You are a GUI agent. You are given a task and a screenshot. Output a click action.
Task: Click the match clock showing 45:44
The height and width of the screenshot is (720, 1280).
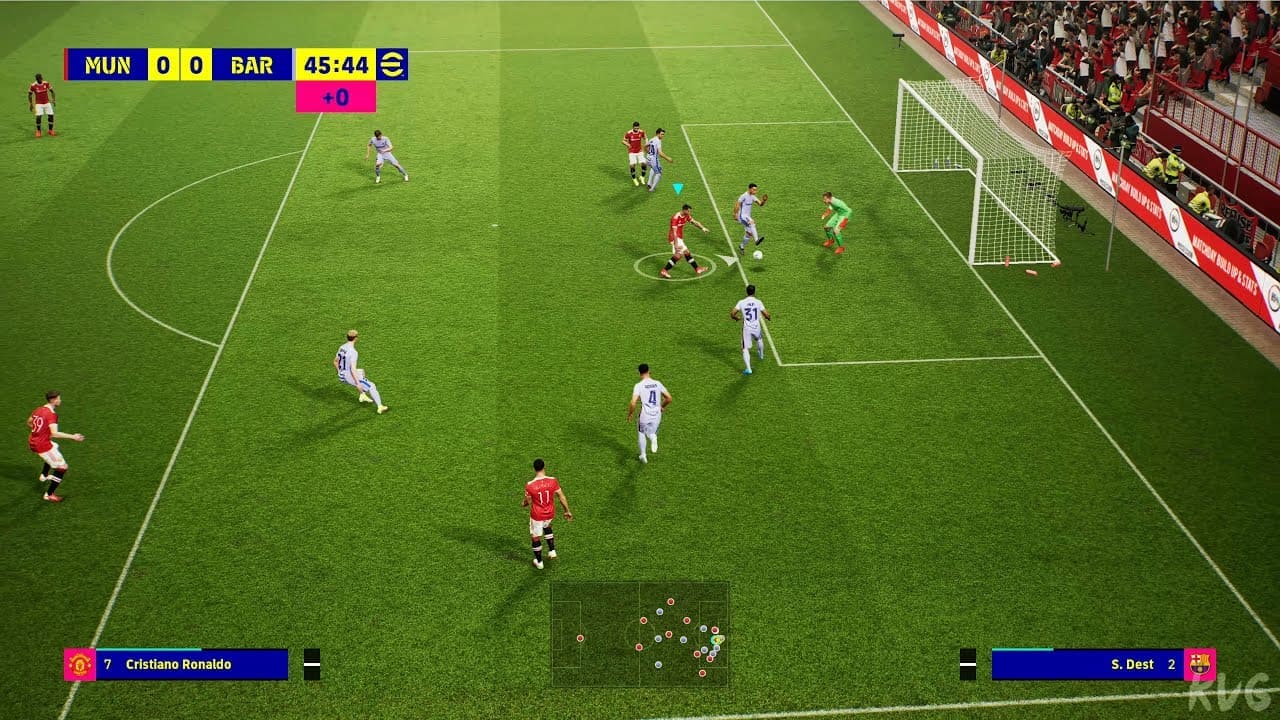[x=337, y=64]
